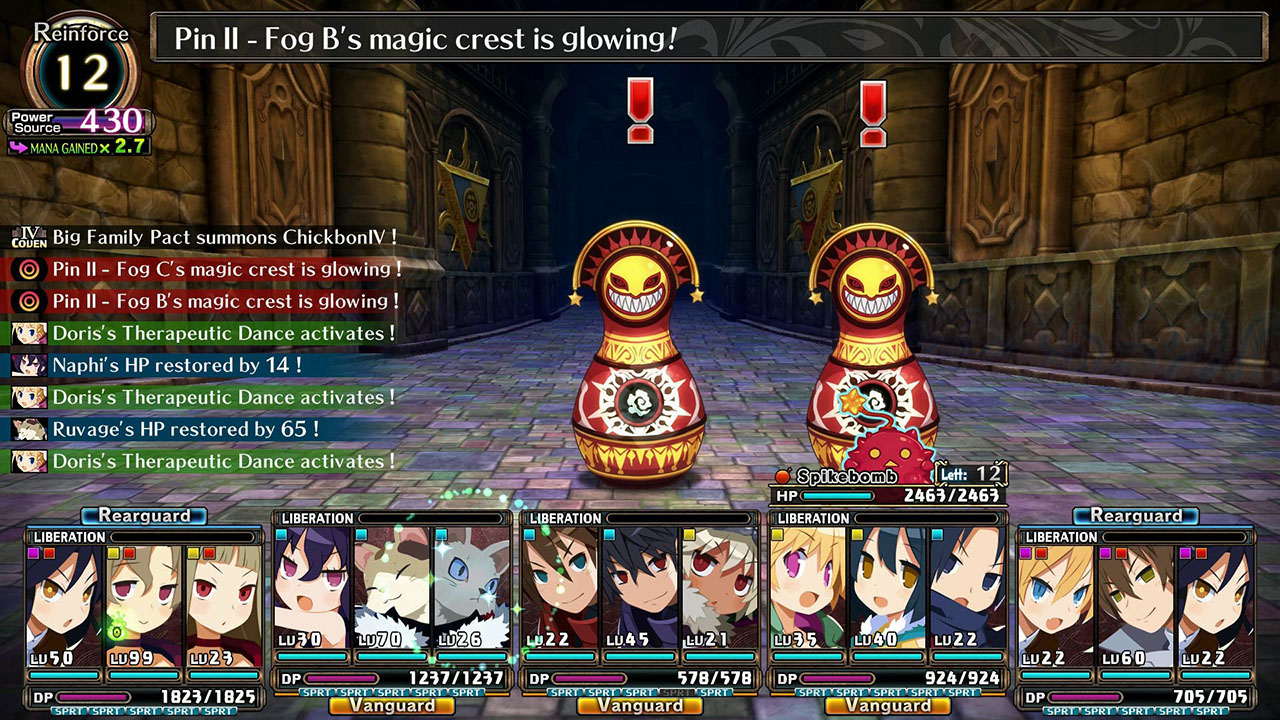Switch to the Vanguard position for the center coven
The height and width of the screenshot is (720, 1280).
(640, 706)
